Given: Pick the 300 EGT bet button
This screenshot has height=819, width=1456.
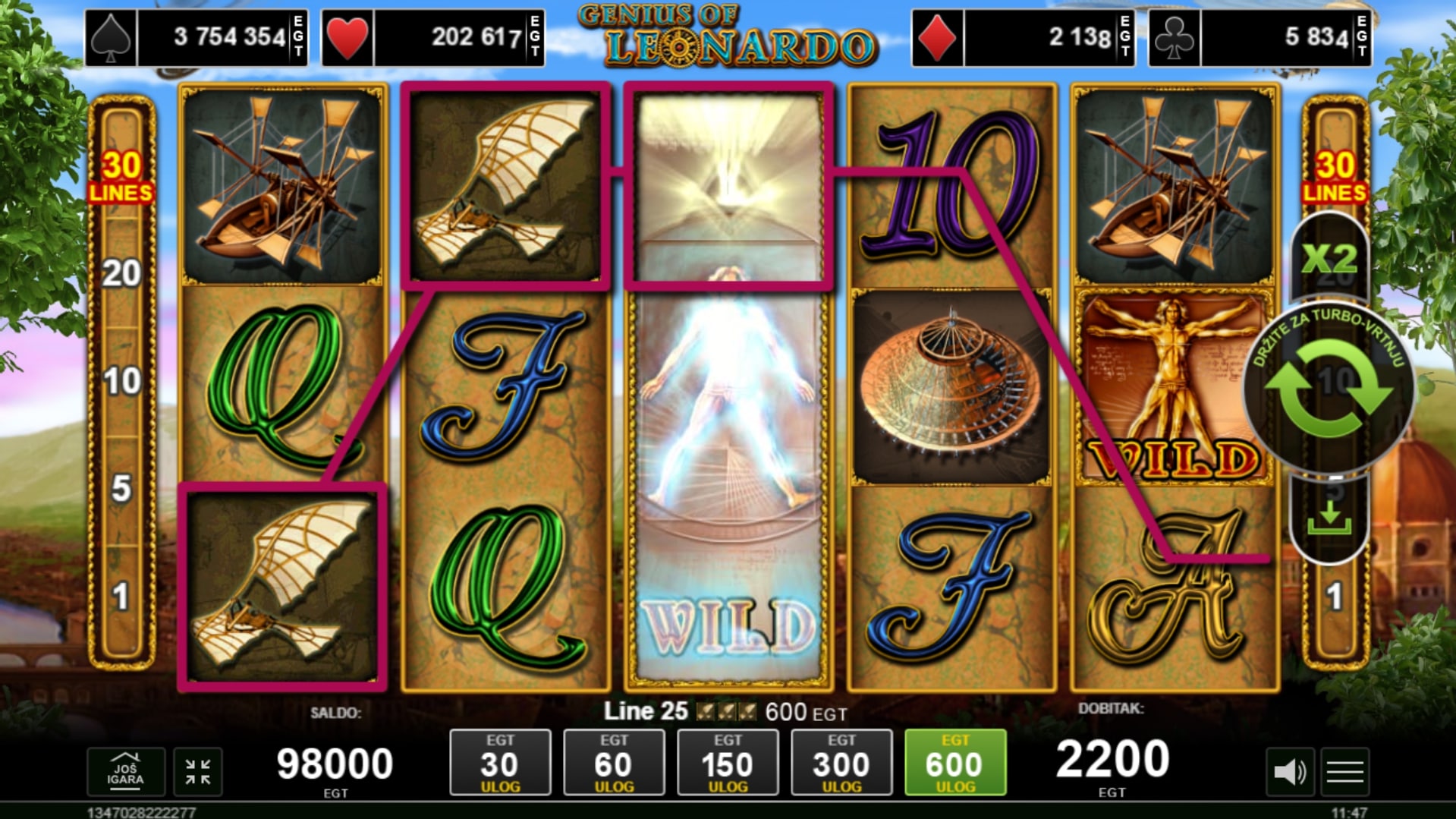Looking at the screenshot, I should tap(841, 763).
